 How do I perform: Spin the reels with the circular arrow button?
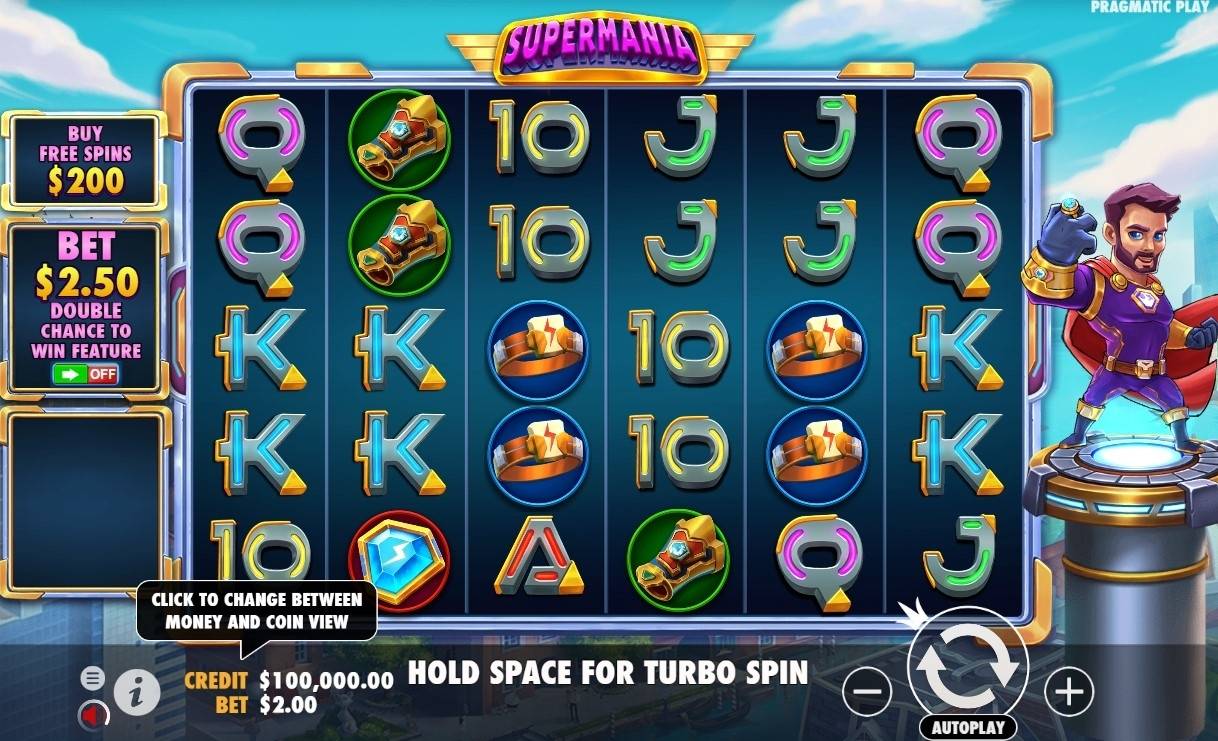(x=967, y=665)
